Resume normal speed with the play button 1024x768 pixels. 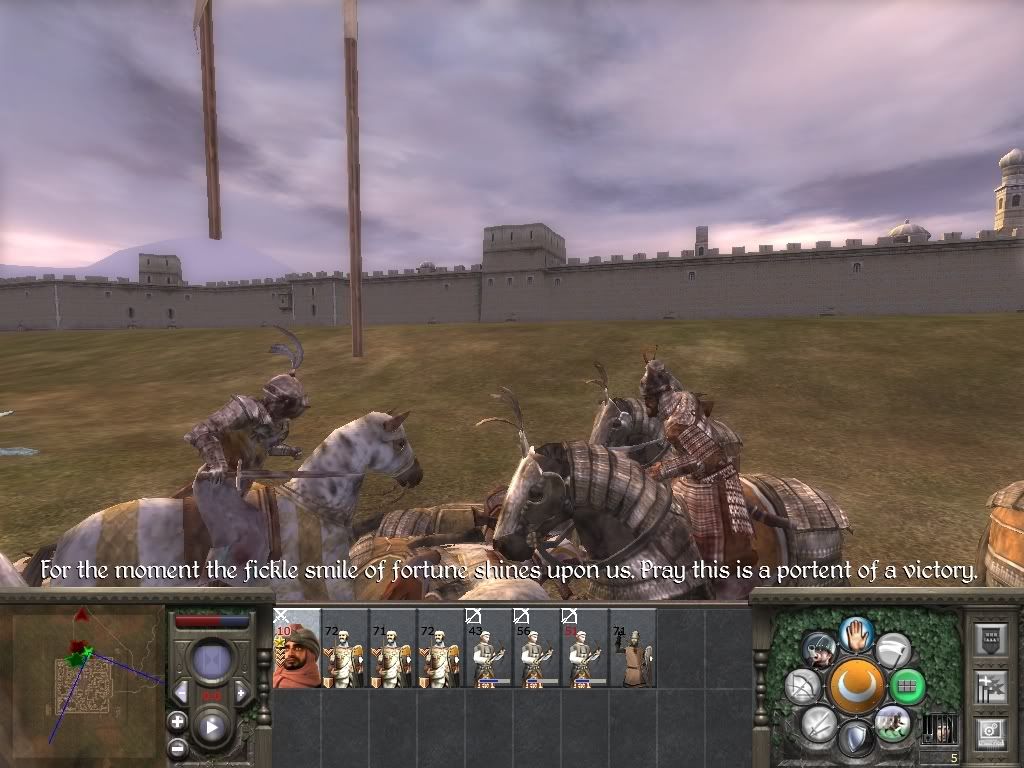[212, 728]
